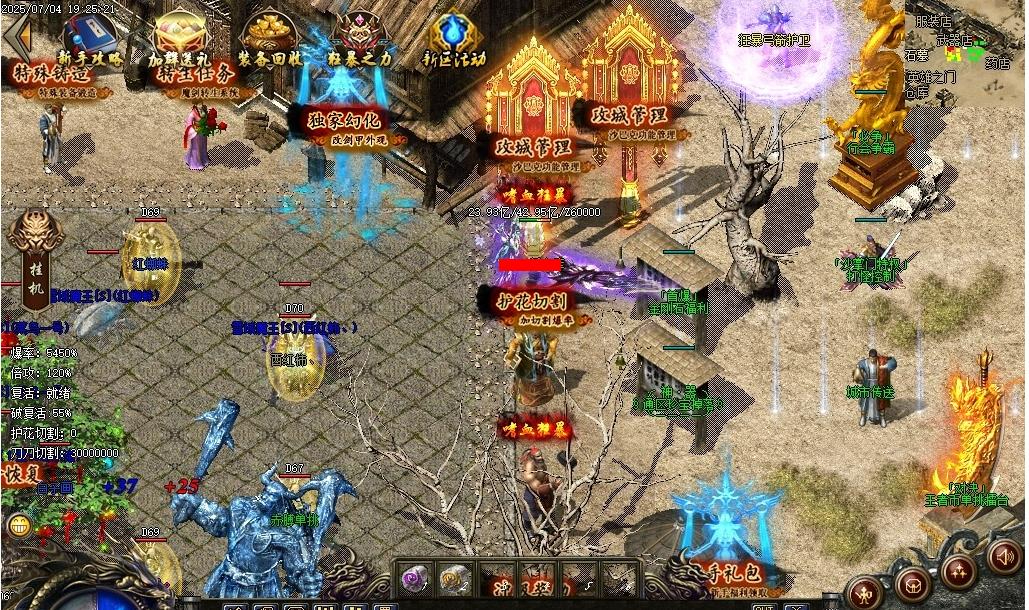The height and width of the screenshot is (610, 1029).
Task: Open the 装备回收 equipment recycling pot
Action: click(269, 36)
